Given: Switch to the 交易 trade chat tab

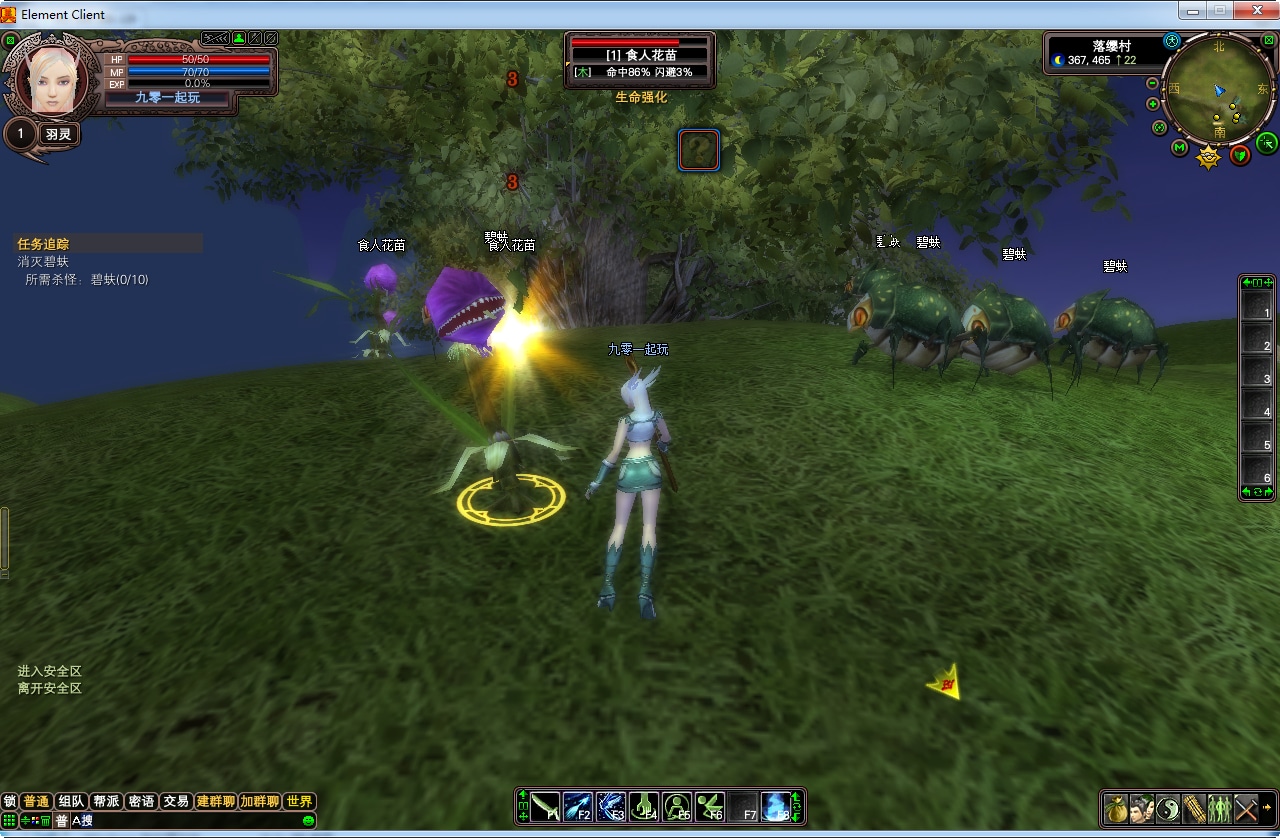Looking at the screenshot, I should click(x=176, y=802).
